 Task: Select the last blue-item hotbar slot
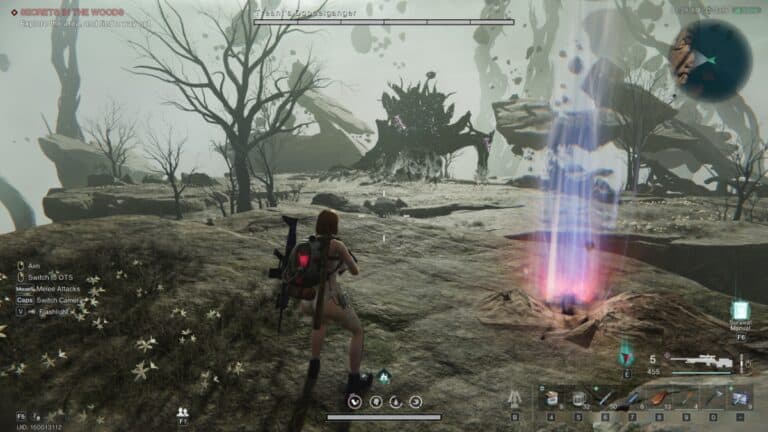pos(739,399)
